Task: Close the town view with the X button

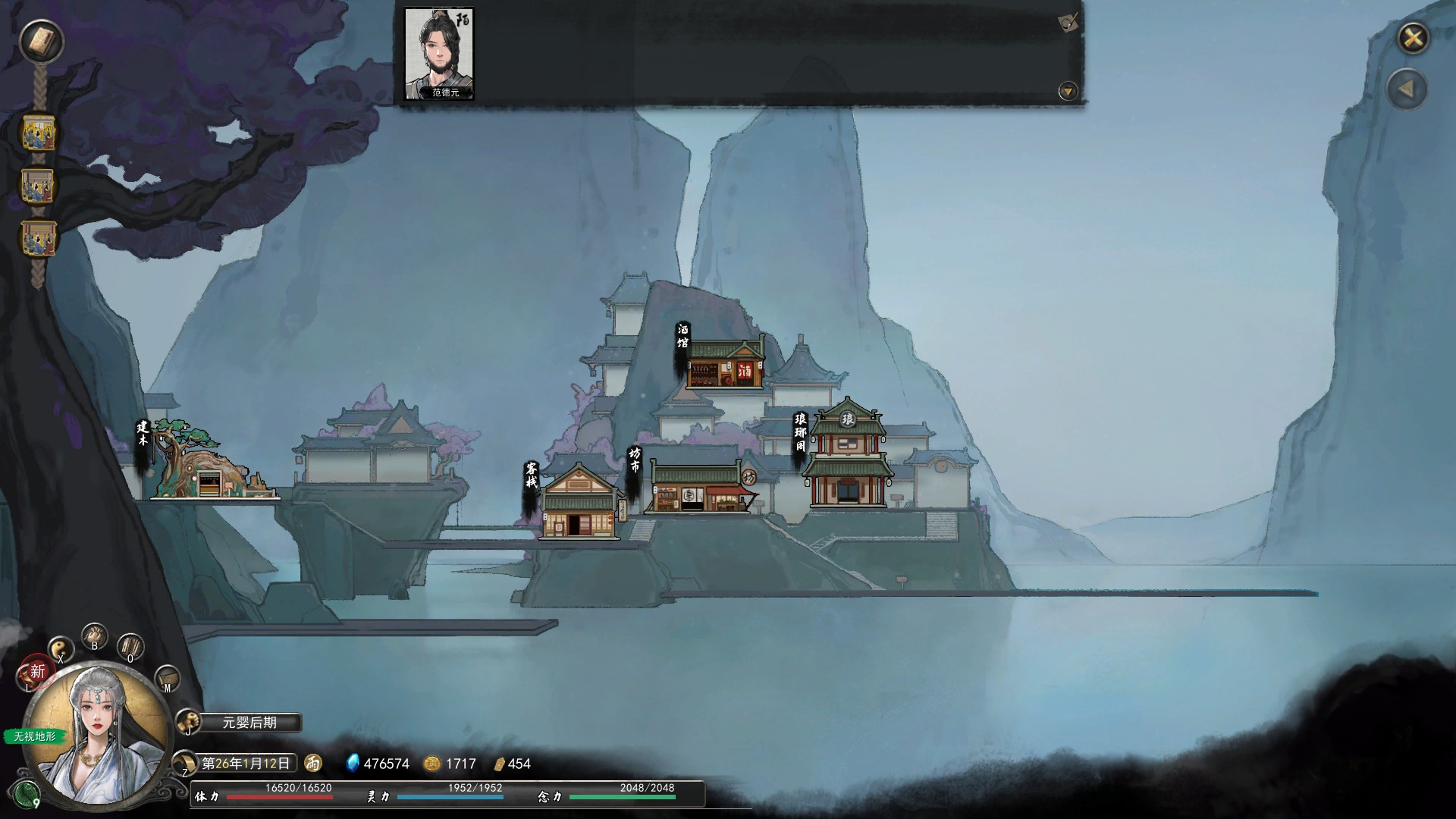Action: [x=1413, y=38]
